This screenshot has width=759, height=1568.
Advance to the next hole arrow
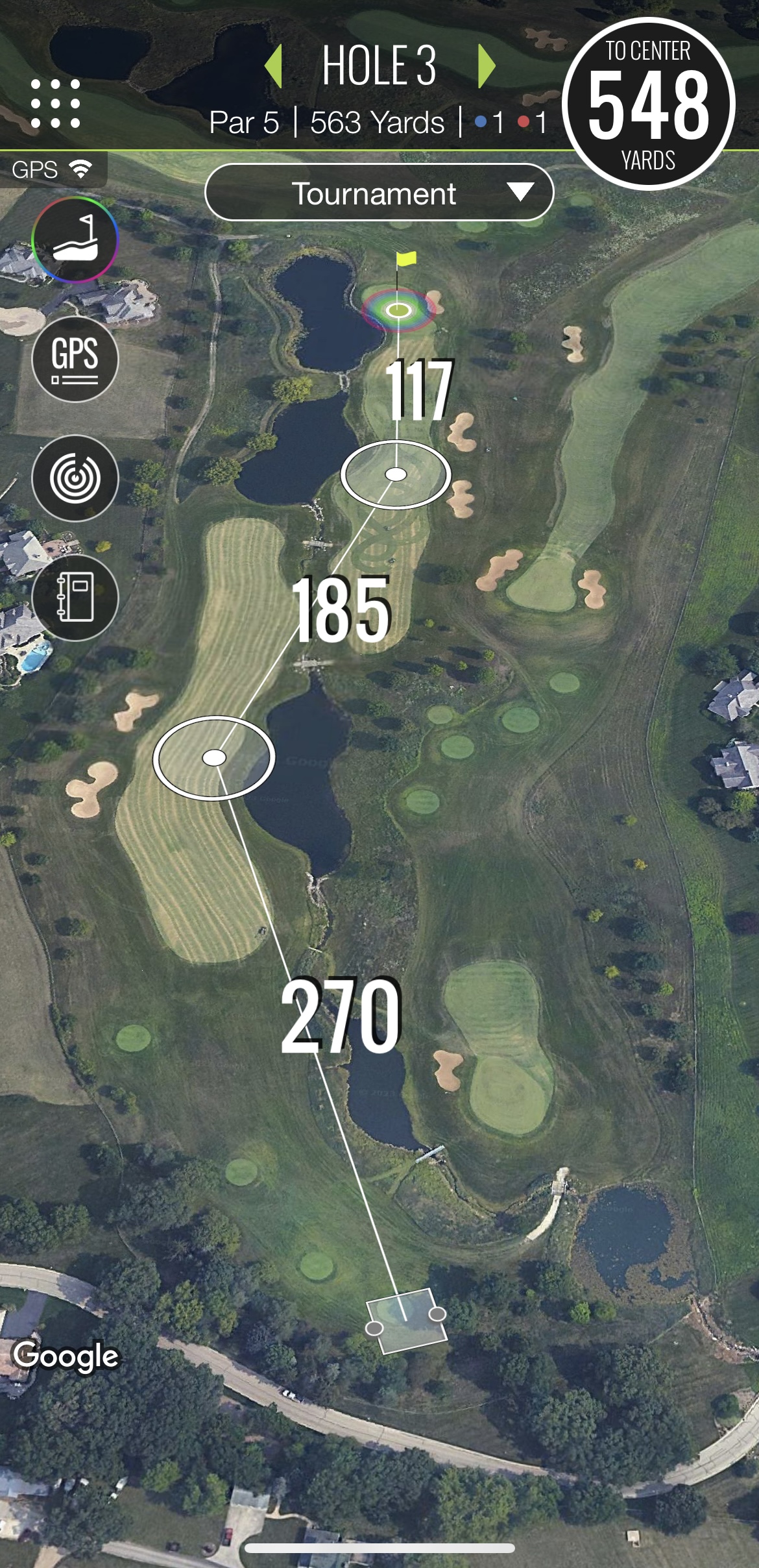[x=486, y=66]
